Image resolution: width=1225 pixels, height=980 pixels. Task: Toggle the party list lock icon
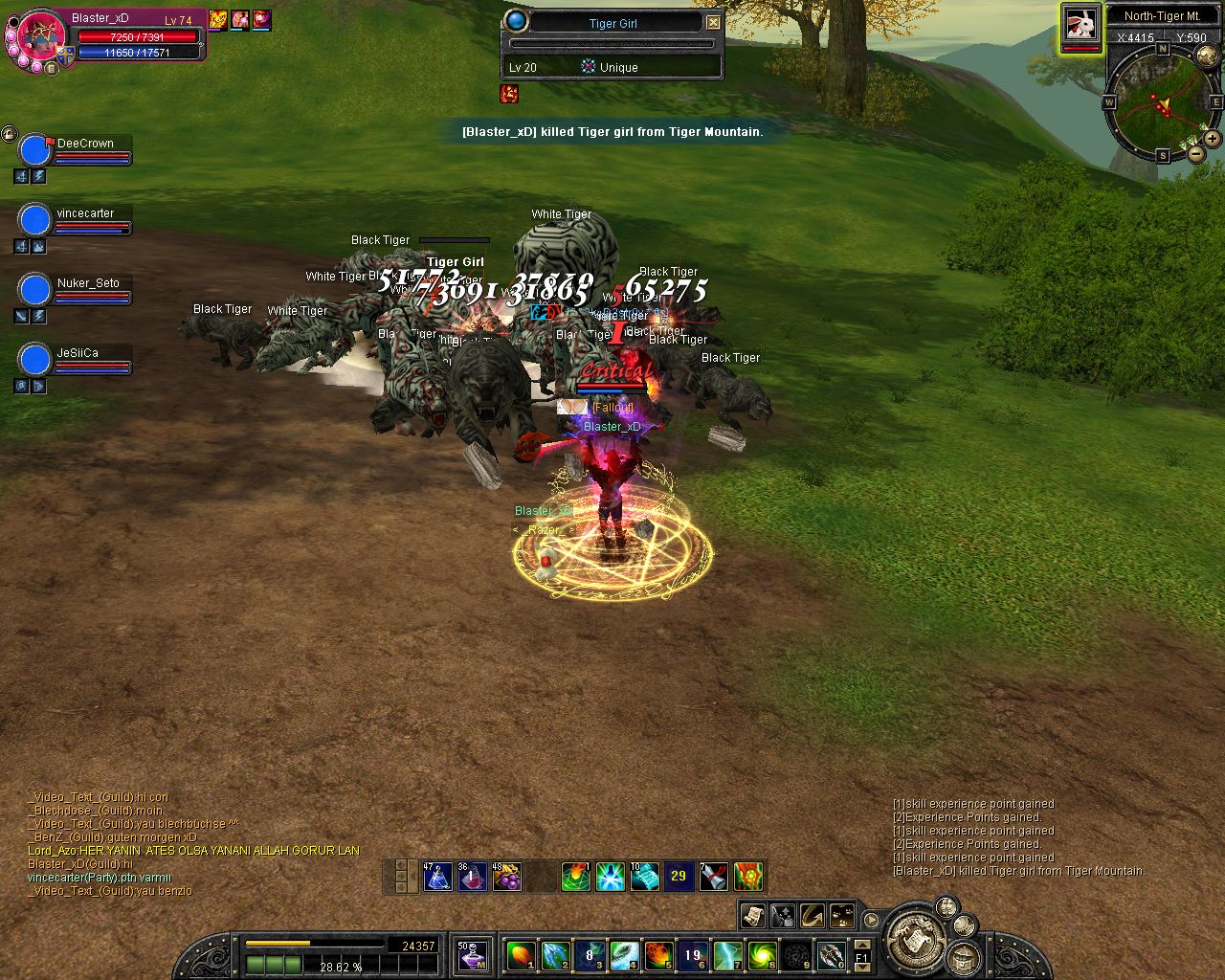(10, 134)
